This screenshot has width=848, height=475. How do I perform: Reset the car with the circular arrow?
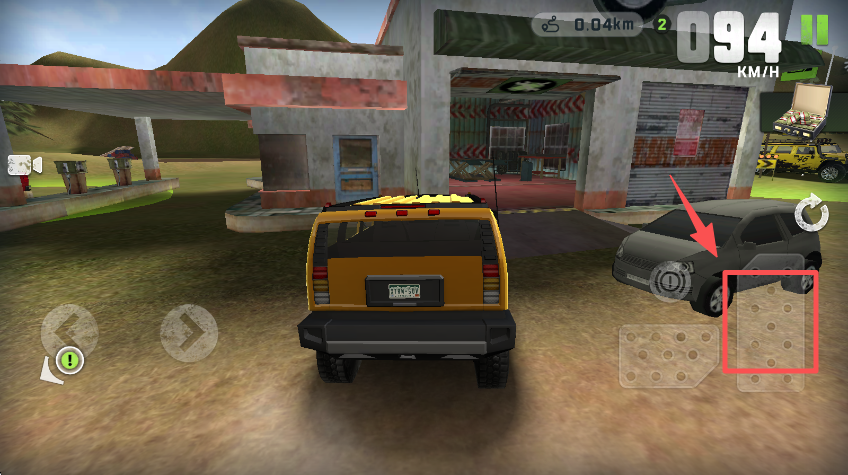click(x=811, y=213)
